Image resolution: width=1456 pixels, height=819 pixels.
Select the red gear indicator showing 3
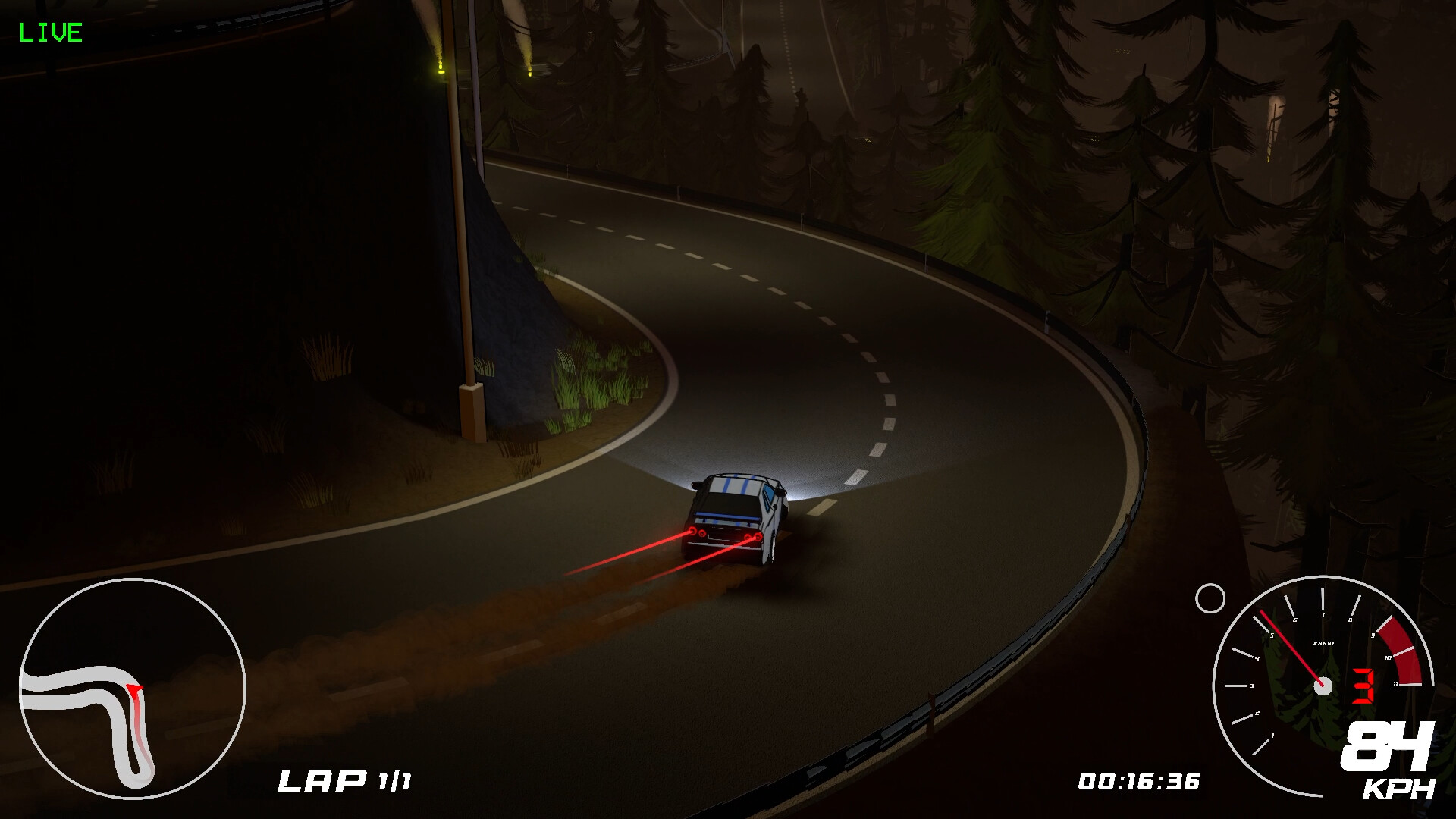1363,686
